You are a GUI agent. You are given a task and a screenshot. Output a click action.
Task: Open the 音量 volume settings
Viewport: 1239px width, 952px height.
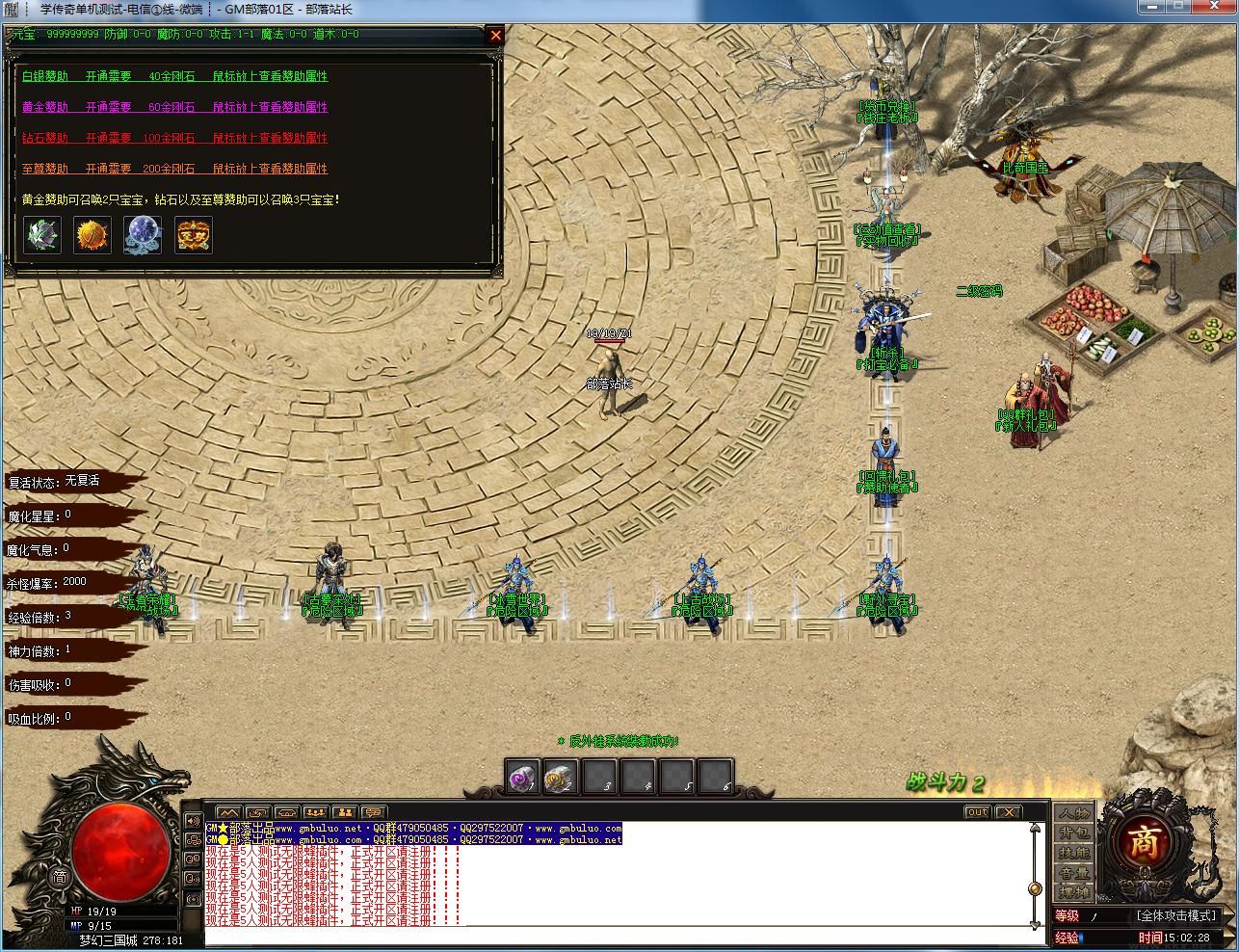1074,872
